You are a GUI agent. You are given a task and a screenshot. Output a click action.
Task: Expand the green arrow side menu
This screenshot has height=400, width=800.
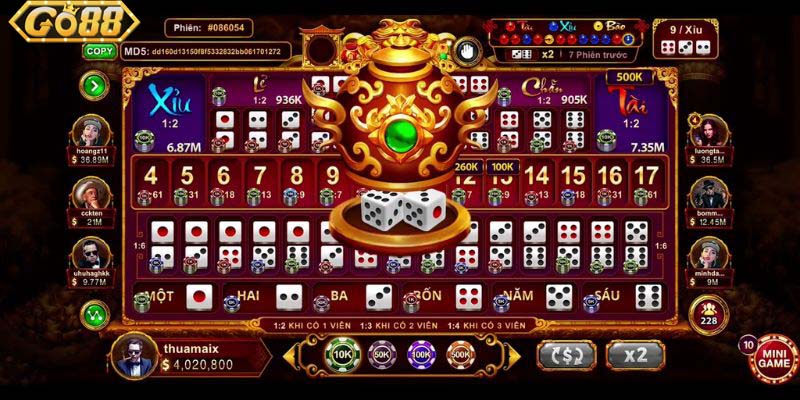coord(96,86)
